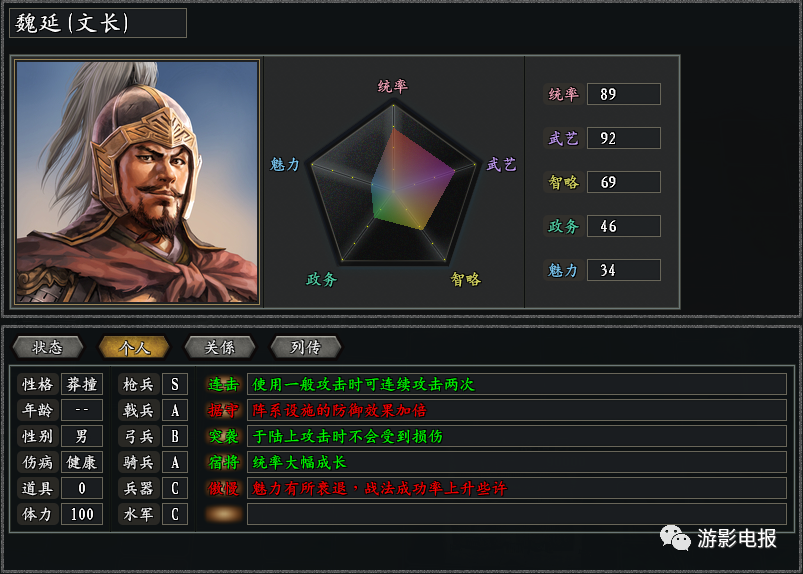This screenshot has height=574, width=803.
Task: Select the 个人 tab
Action: click(x=134, y=347)
